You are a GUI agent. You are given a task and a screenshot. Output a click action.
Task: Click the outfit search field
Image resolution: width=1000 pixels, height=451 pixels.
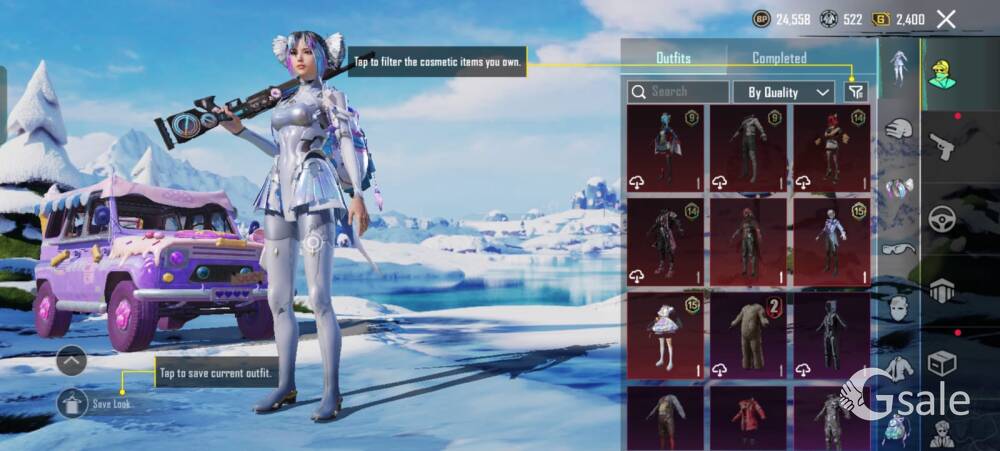tap(678, 91)
